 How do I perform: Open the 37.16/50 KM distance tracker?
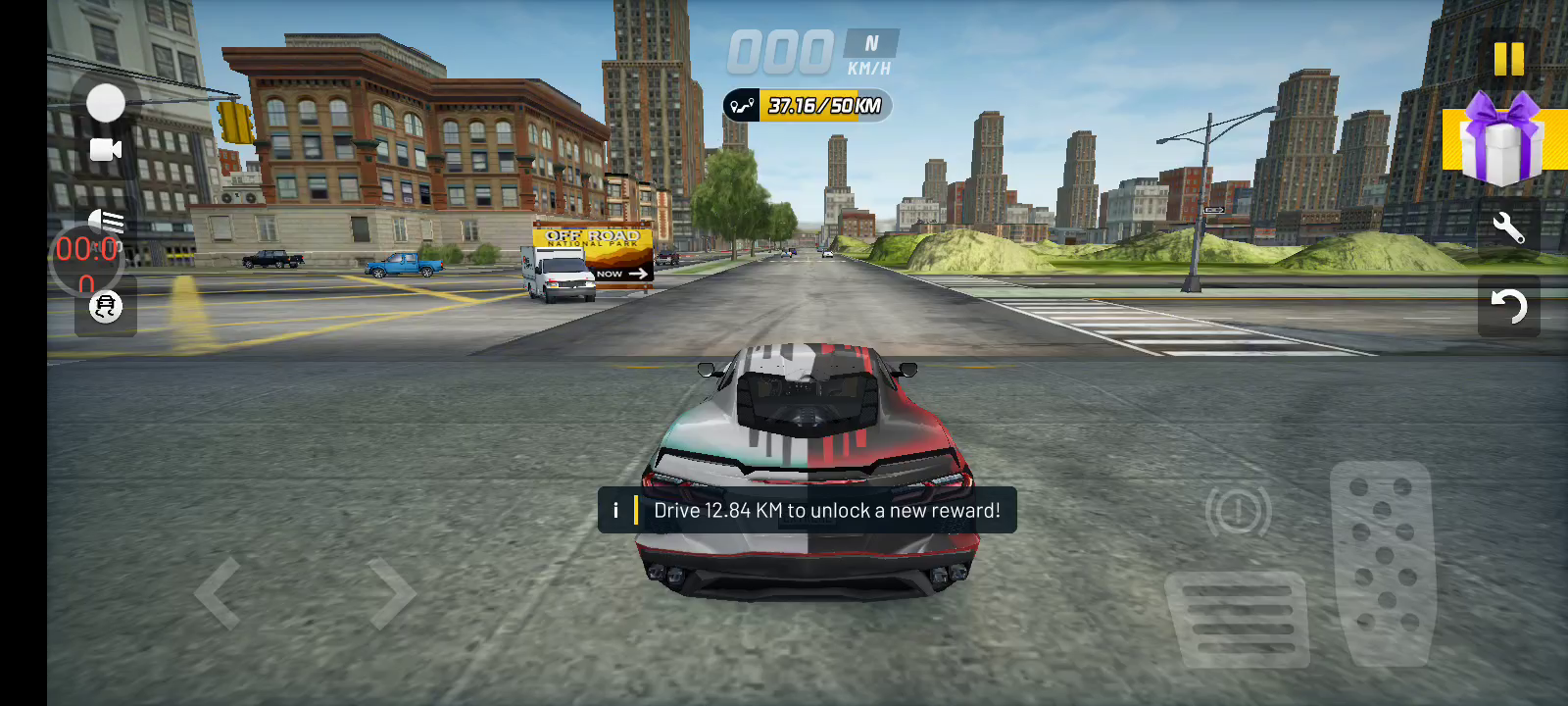tap(808, 106)
